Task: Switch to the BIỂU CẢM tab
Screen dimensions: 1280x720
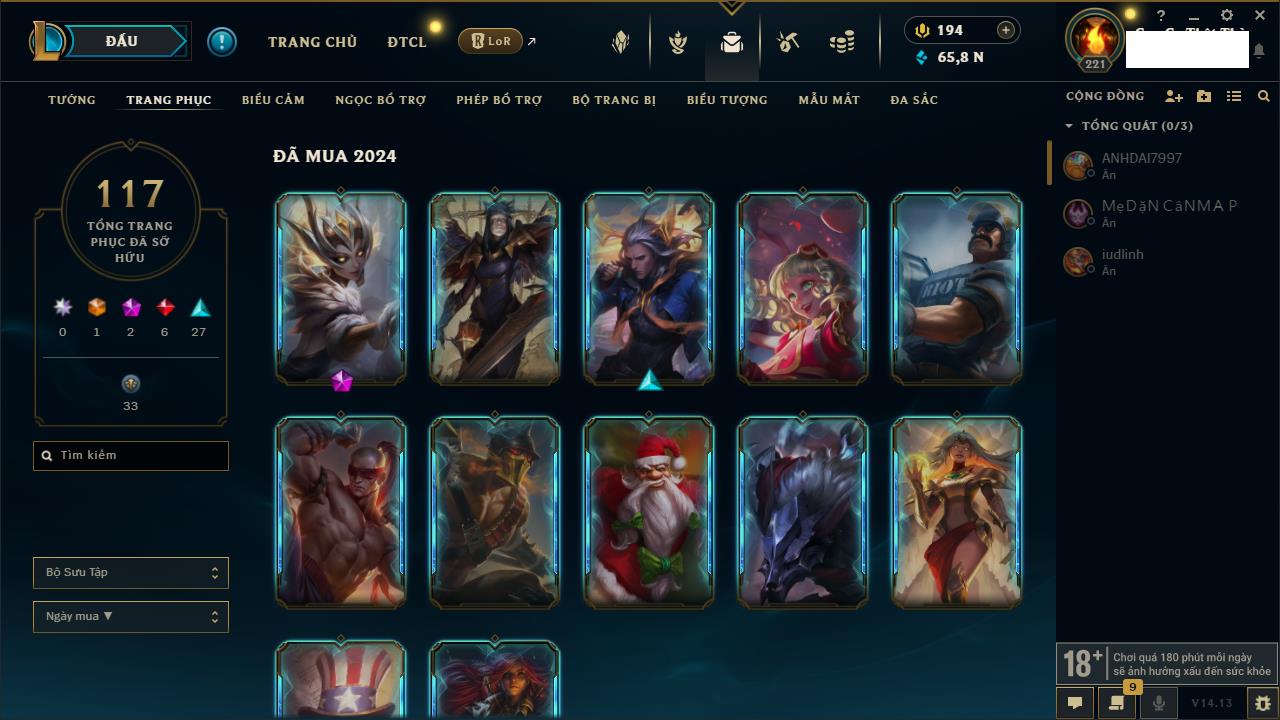Action: (273, 100)
